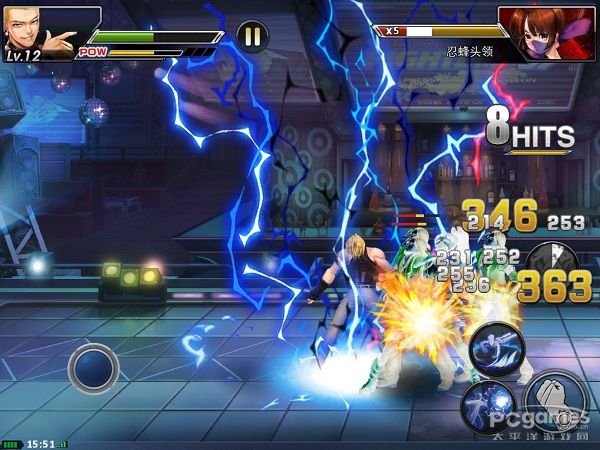Use the lightning energy burst skill
The height and width of the screenshot is (450, 600).
click(487, 406)
